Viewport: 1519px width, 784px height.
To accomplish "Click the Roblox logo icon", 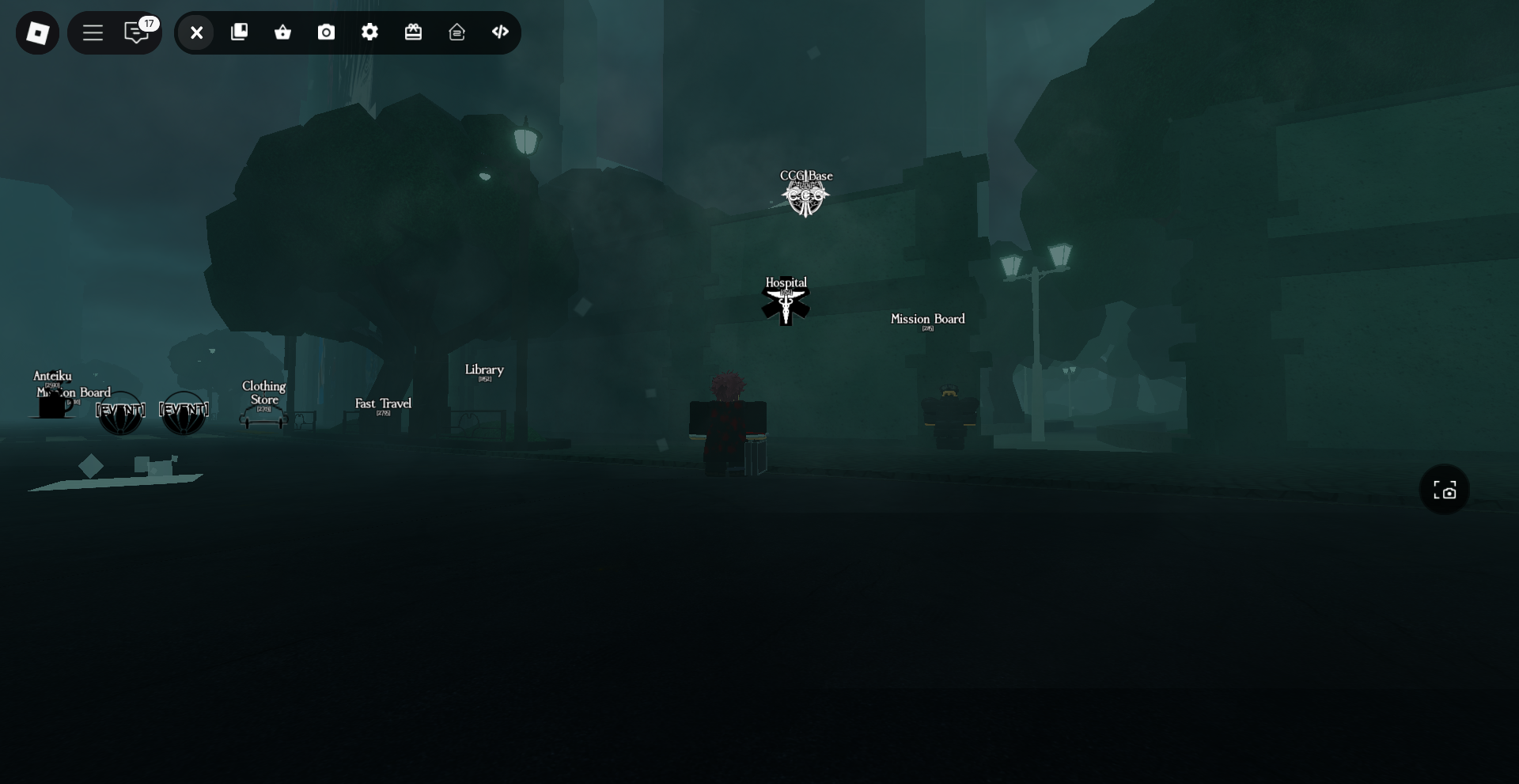I will coord(37,32).
